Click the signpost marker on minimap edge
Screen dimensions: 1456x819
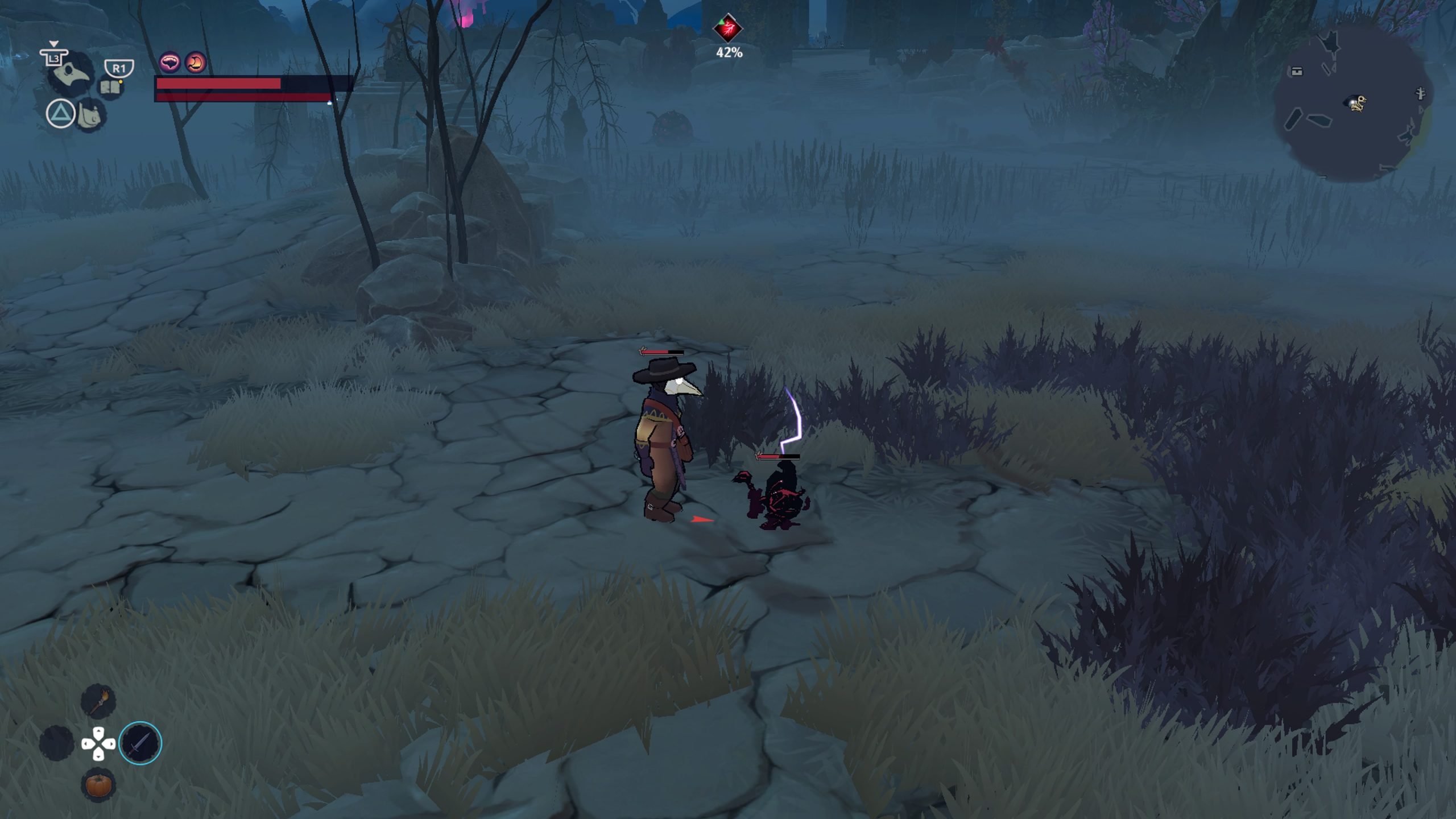[1421, 93]
